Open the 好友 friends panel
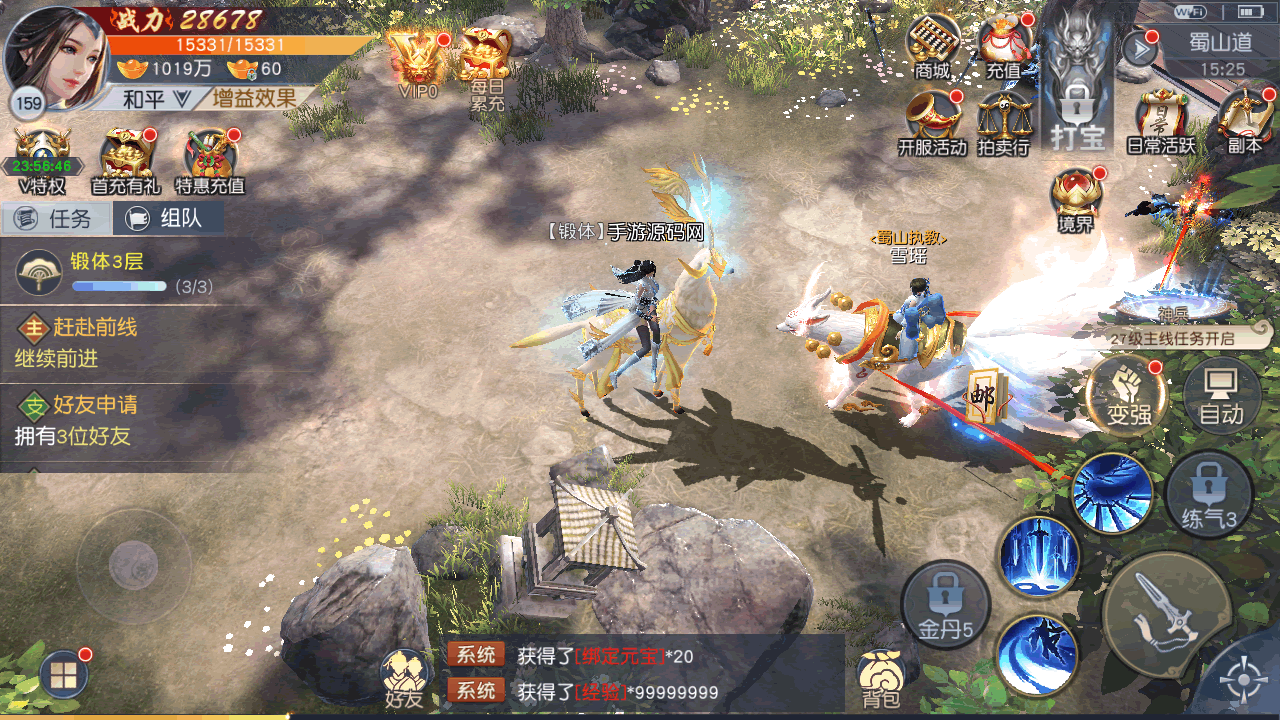 (x=406, y=678)
